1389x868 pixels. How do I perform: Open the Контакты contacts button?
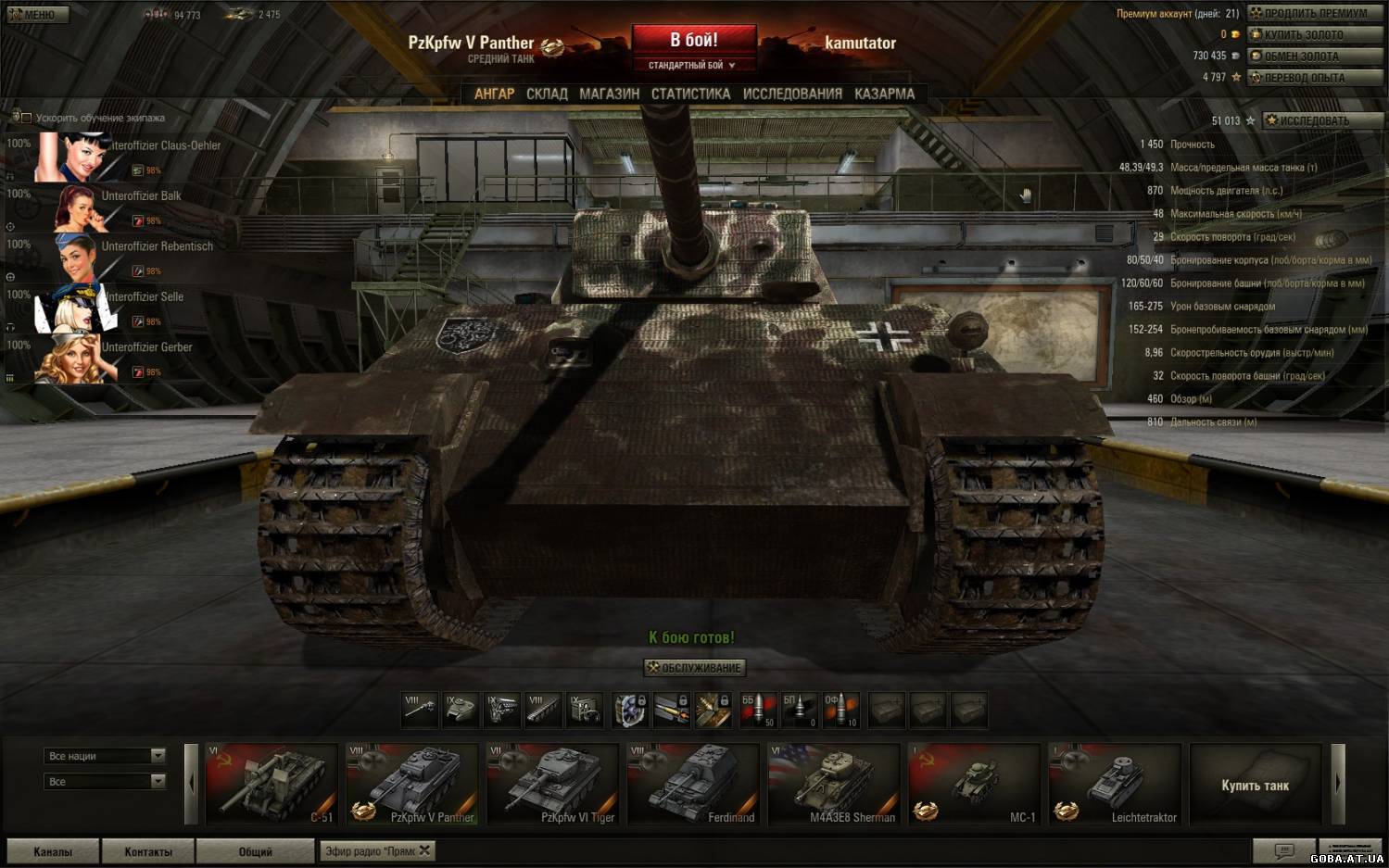click(x=148, y=851)
